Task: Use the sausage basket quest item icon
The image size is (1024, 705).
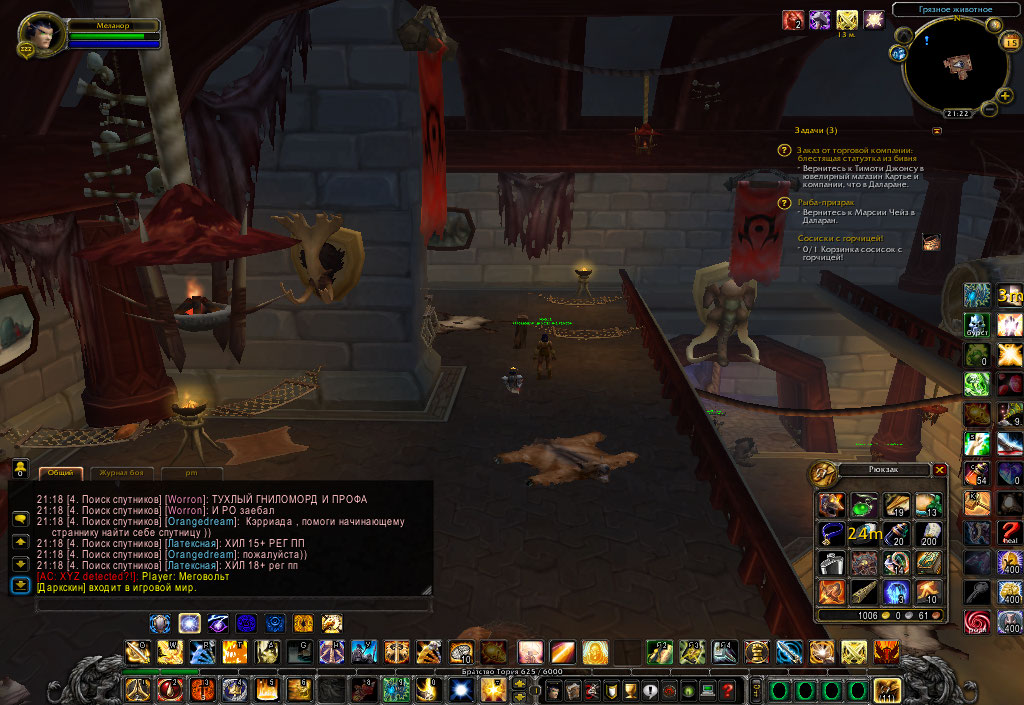Action: click(931, 241)
